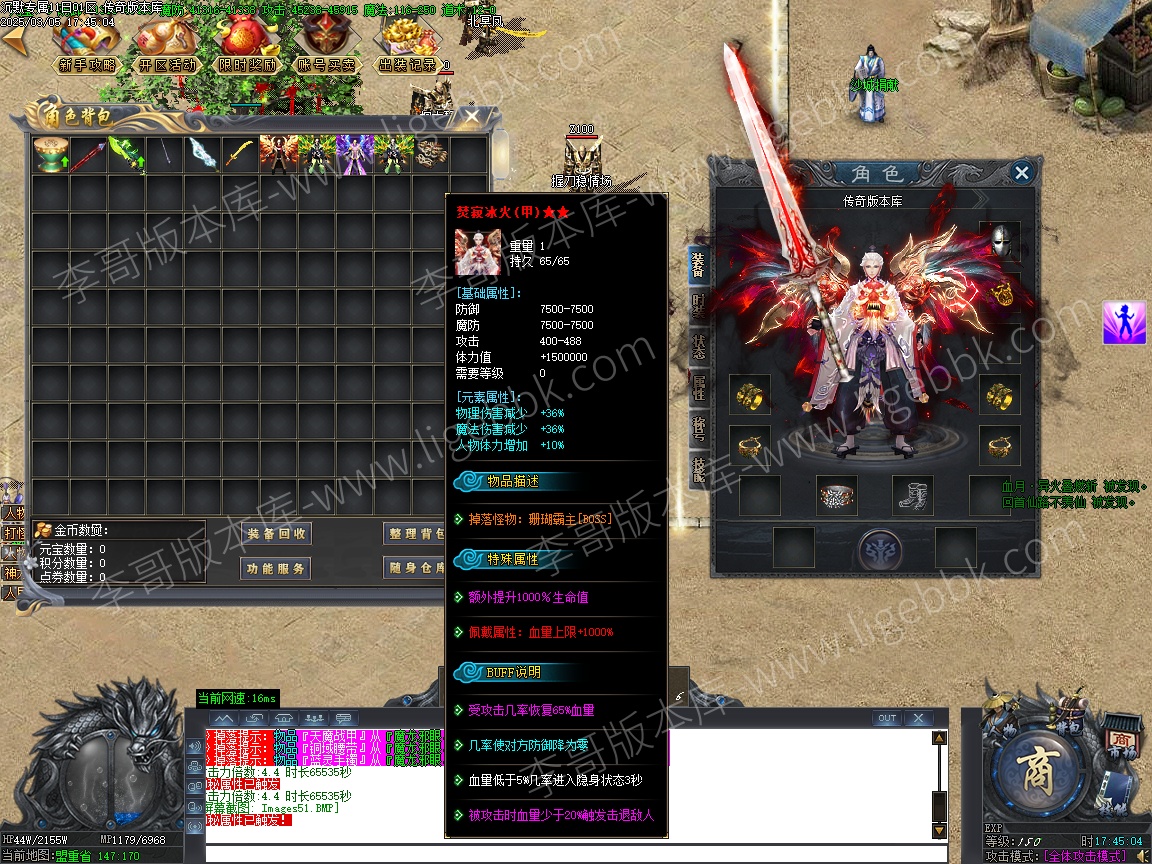Screen dimensions: 1152x864
Task: Click the 装备回收 equipment recycle button
Action: click(278, 534)
